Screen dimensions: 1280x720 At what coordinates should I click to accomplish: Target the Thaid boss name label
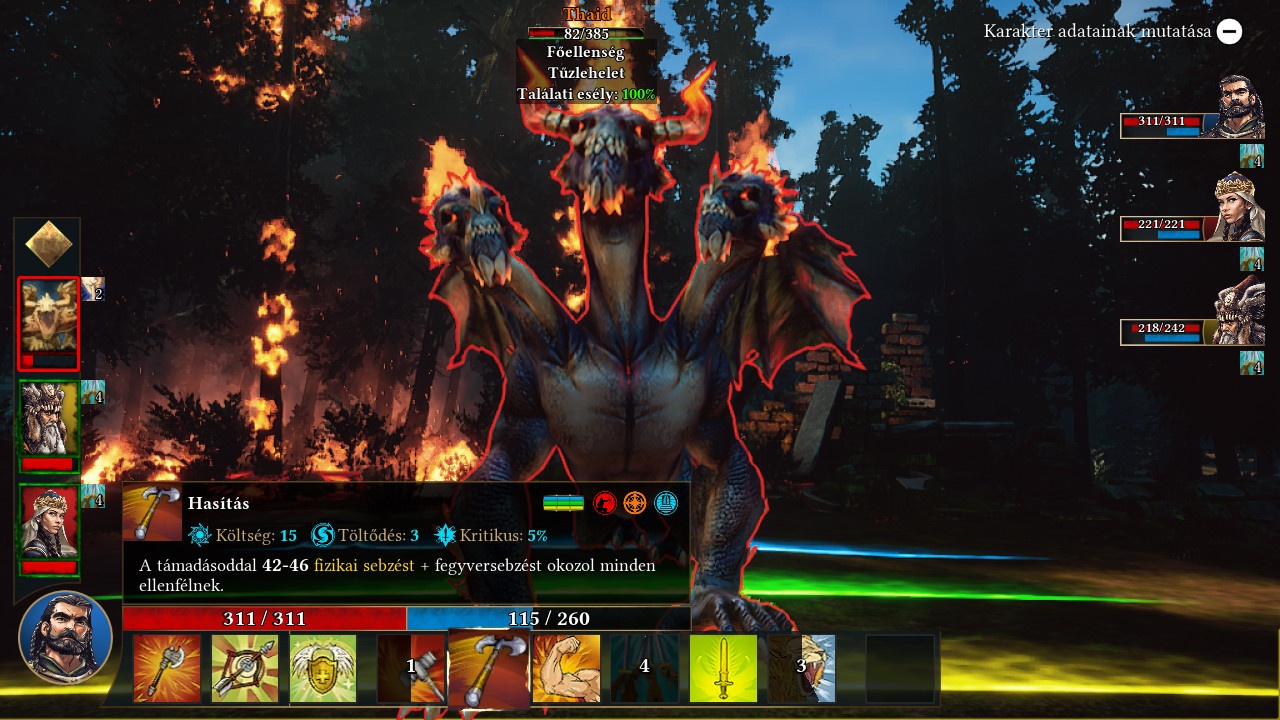tap(587, 15)
